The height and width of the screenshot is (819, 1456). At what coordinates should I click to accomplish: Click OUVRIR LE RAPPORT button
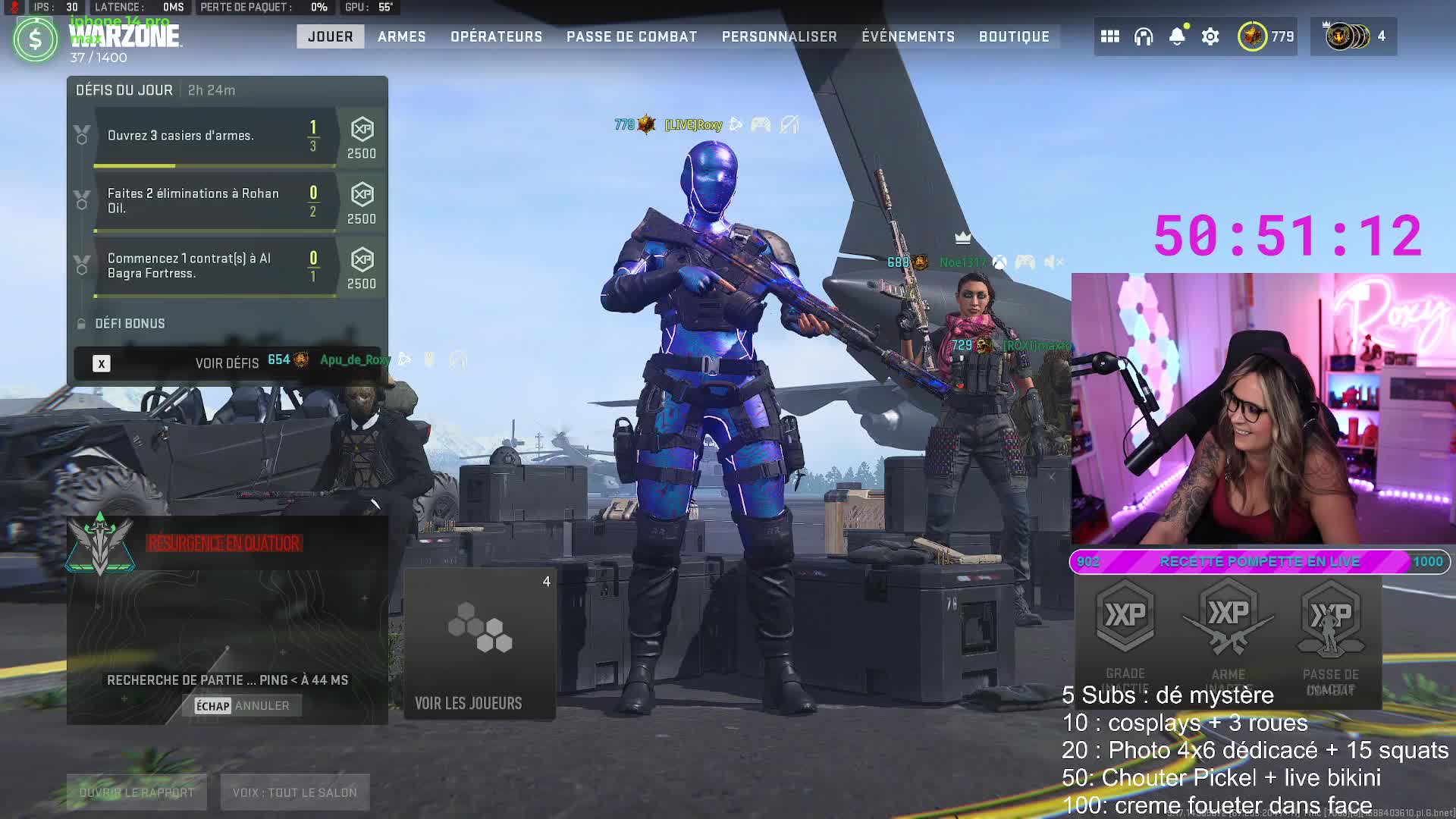coord(136,792)
